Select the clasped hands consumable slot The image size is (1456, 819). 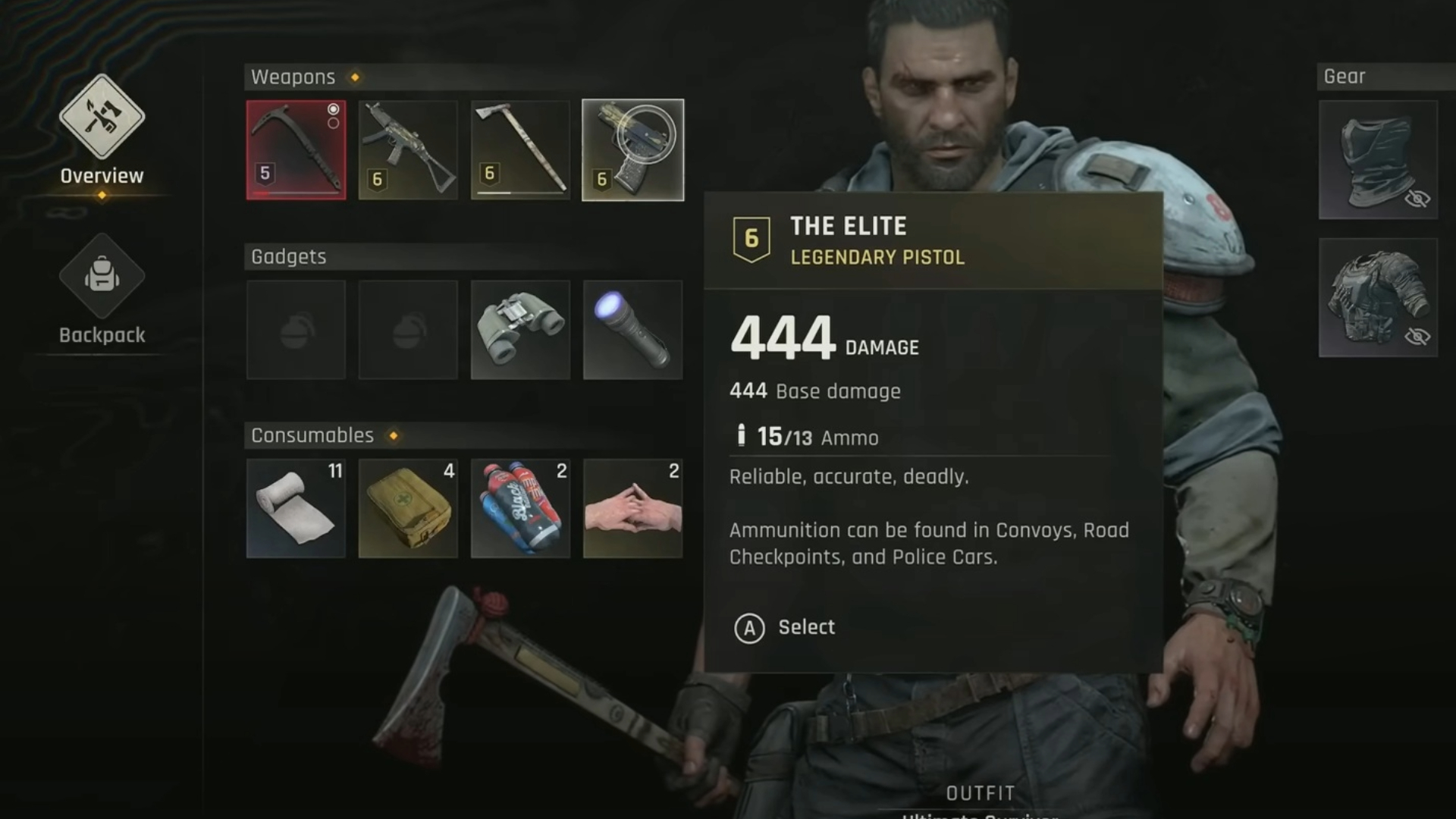632,509
